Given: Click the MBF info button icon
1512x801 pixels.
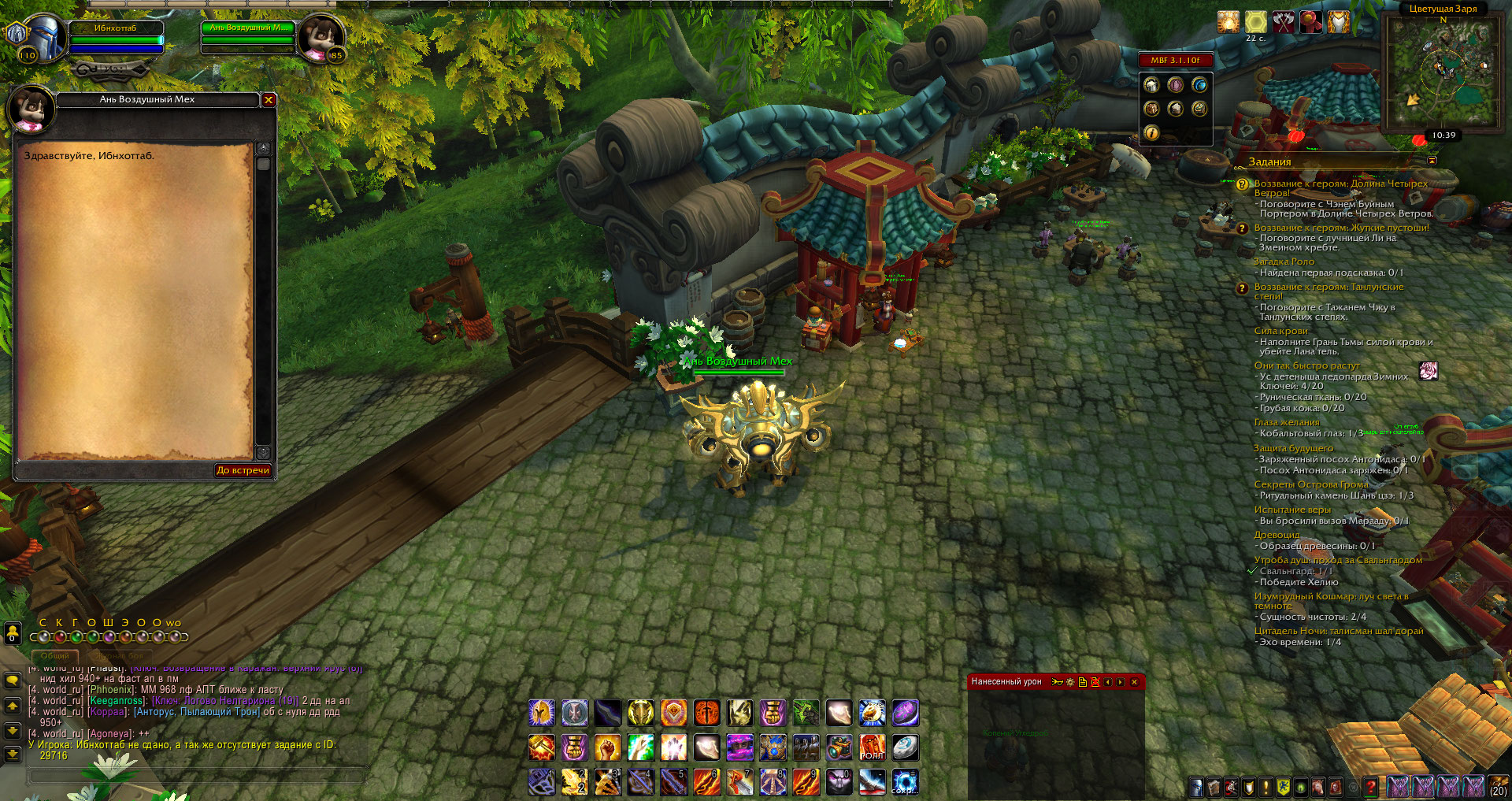Looking at the screenshot, I should point(1151,133).
